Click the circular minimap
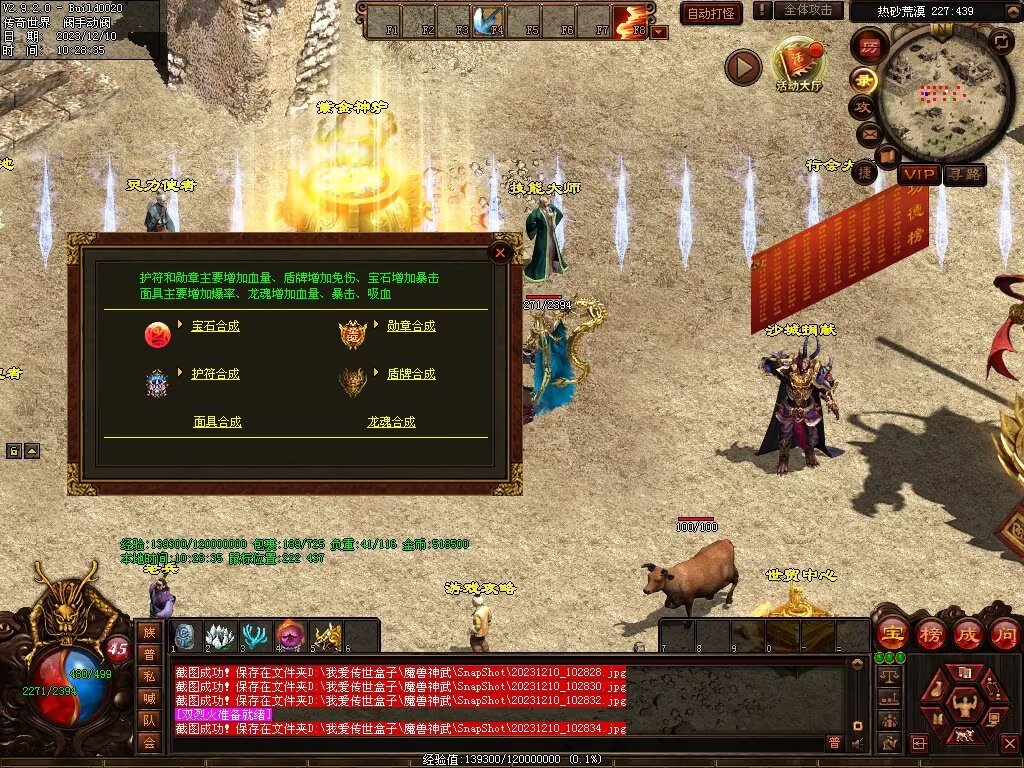This screenshot has height=768, width=1024. tap(932, 94)
